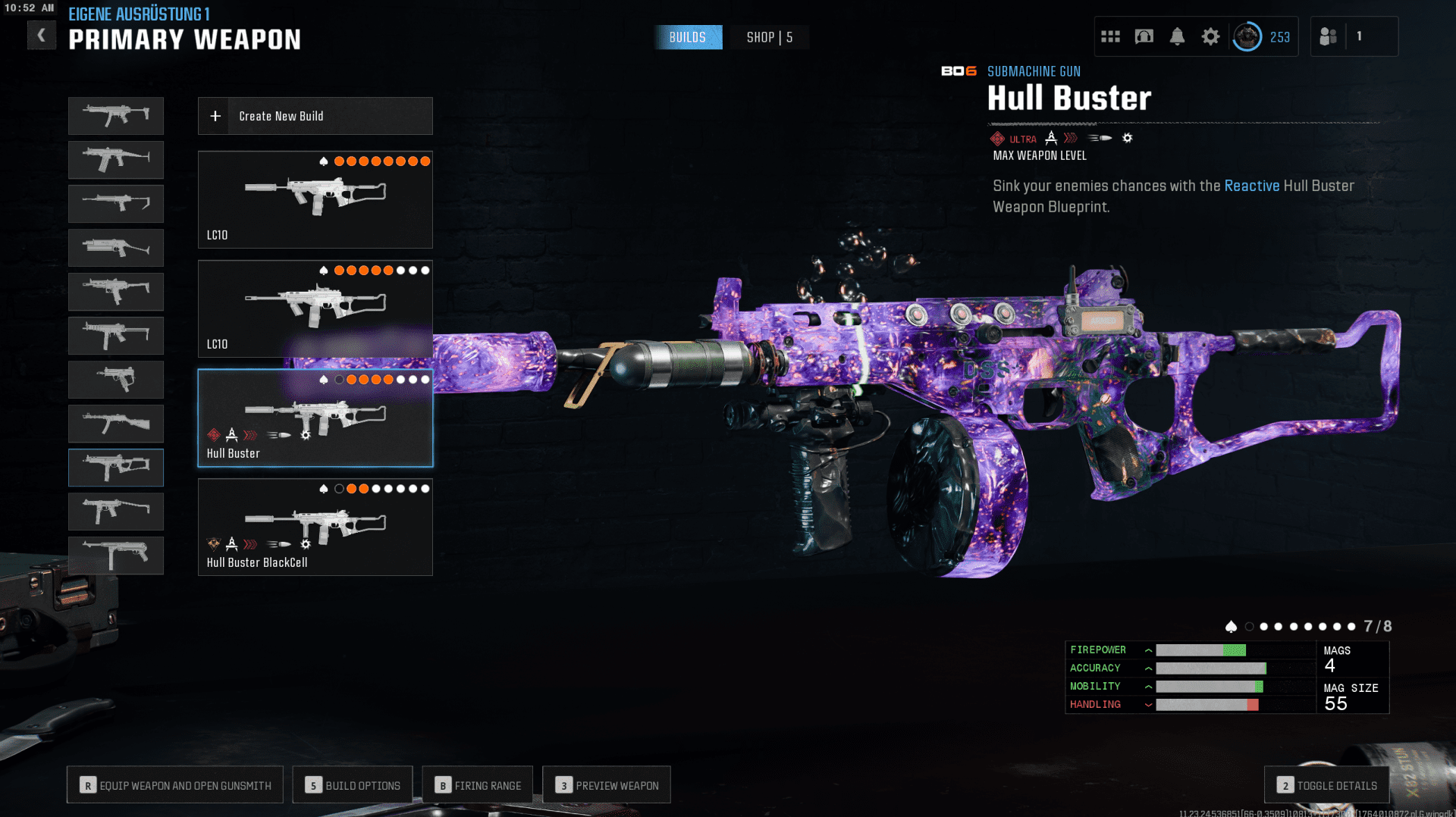
Task: Preview the weapon
Action: tap(607, 785)
